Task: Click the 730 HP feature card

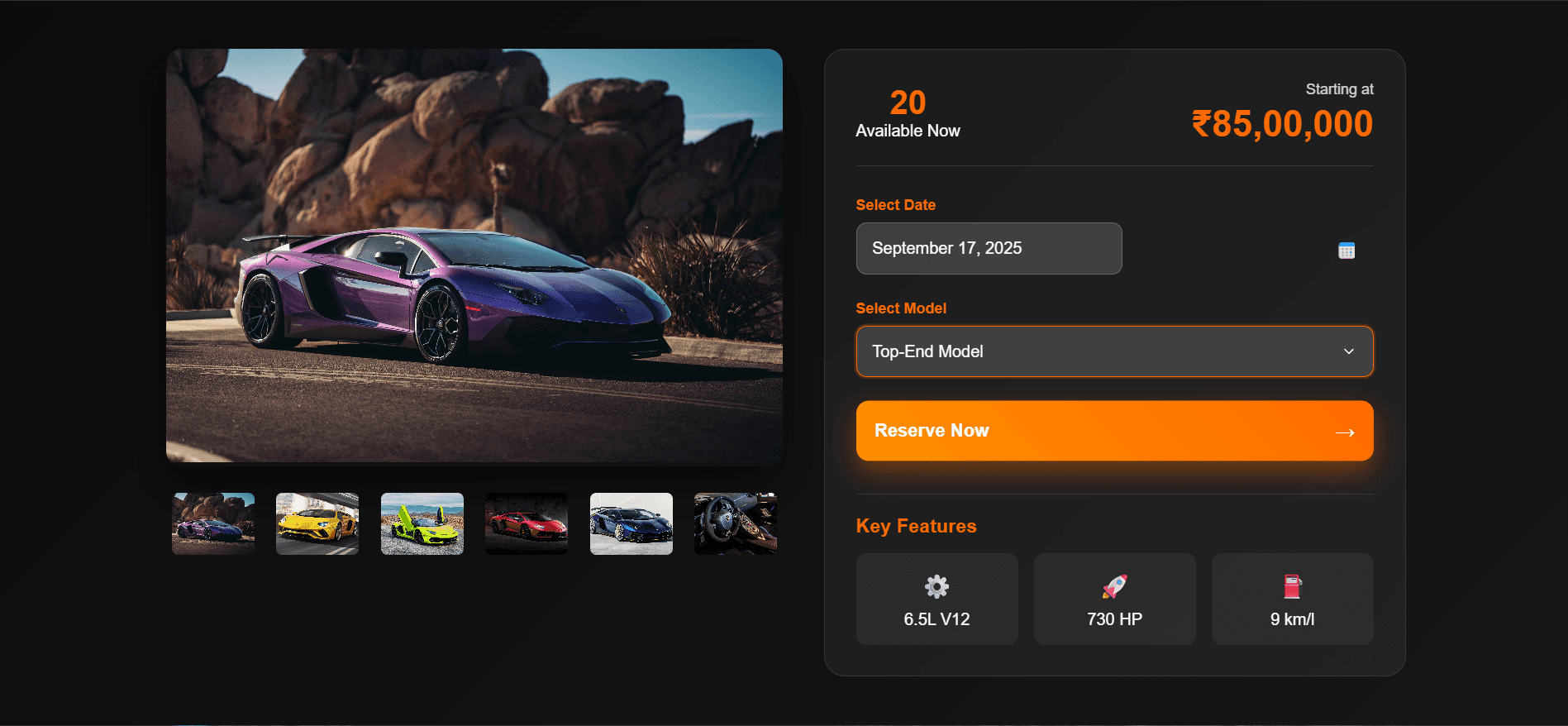Action: pos(1114,599)
